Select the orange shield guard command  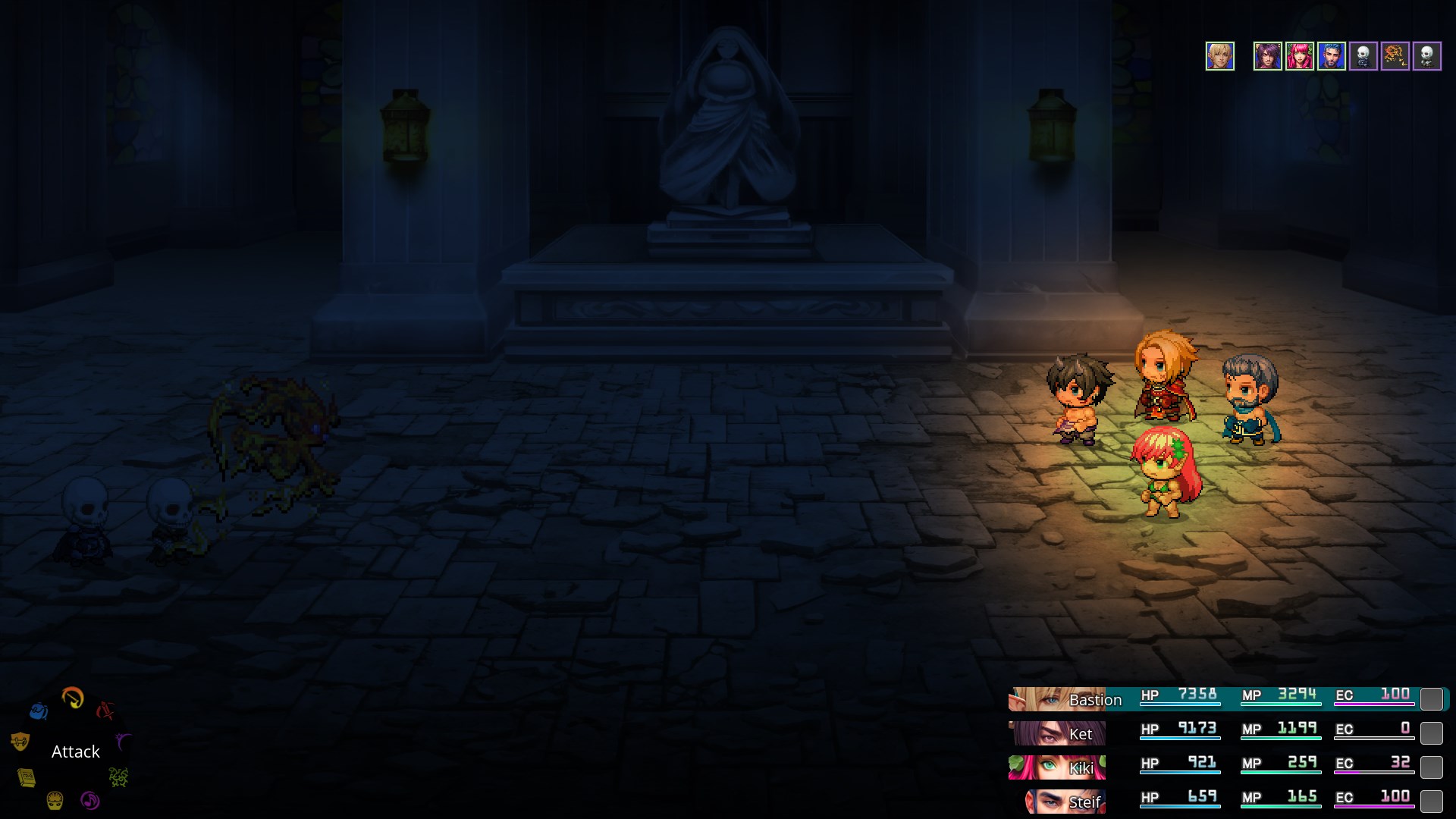click(20, 741)
